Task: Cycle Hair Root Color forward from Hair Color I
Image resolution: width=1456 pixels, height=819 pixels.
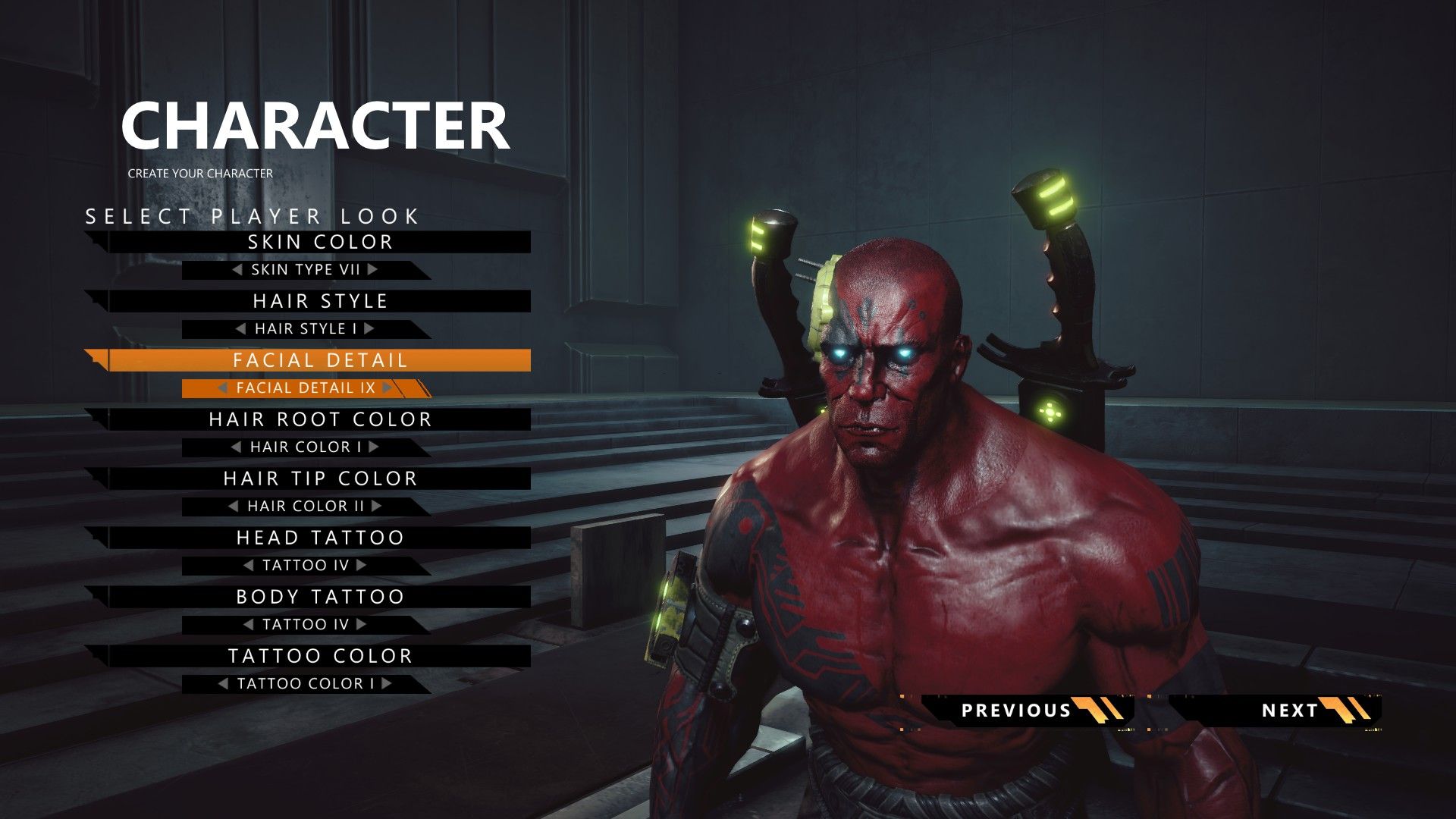Action: click(x=373, y=447)
